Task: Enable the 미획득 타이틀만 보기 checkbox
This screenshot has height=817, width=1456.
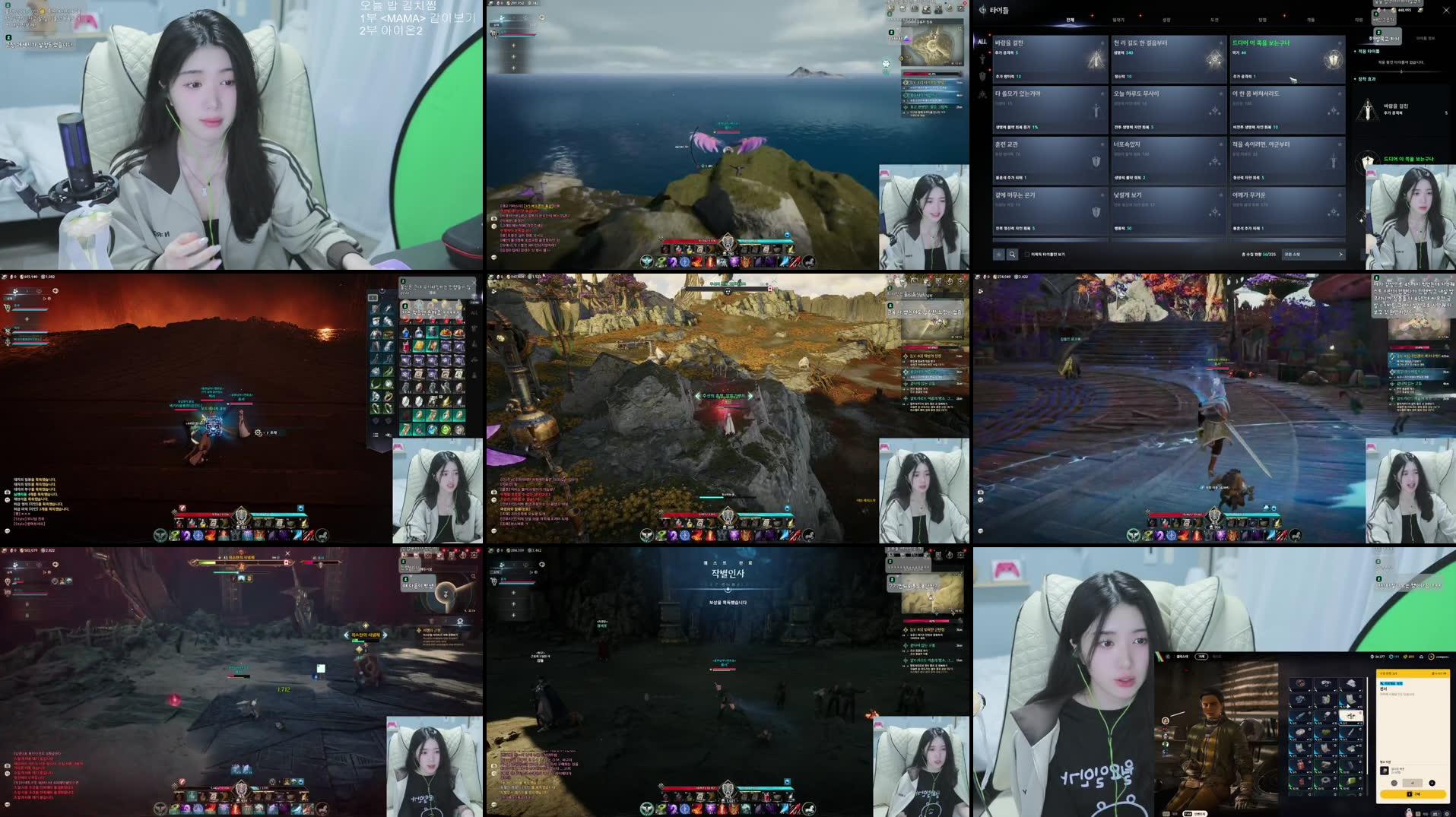Action: click(x=1027, y=255)
